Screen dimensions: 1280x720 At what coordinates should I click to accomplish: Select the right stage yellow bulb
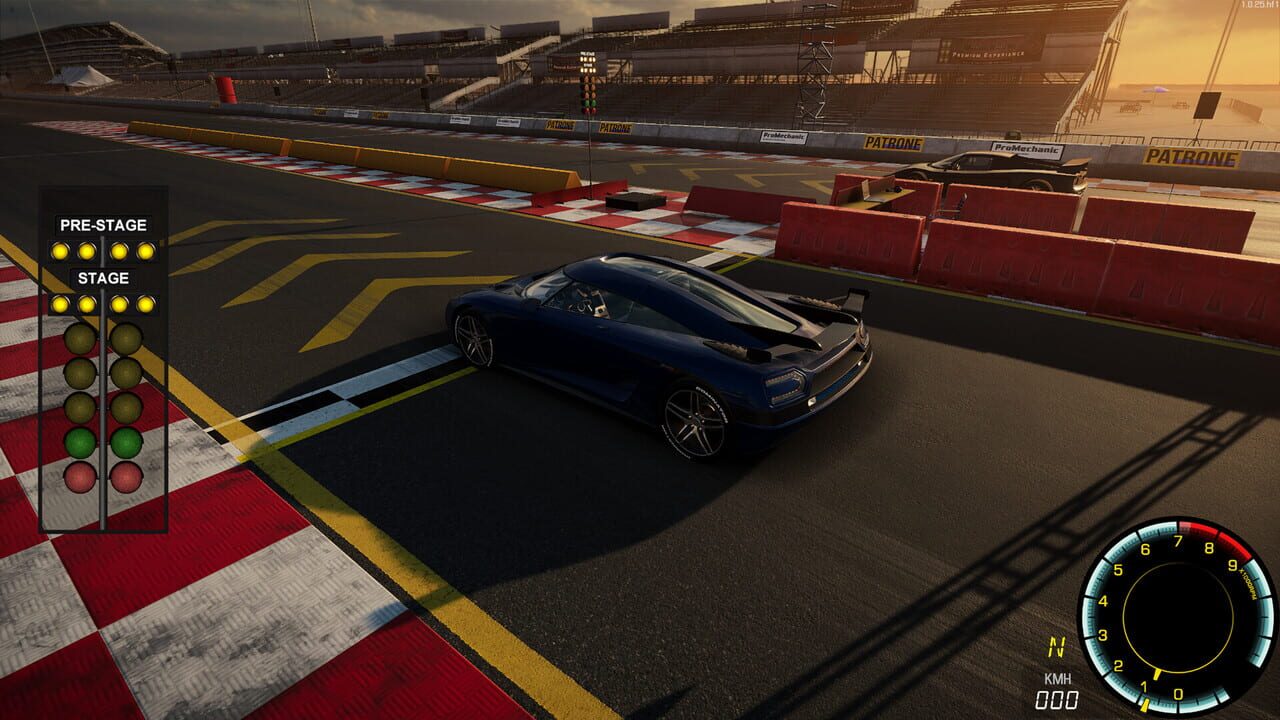coord(146,302)
